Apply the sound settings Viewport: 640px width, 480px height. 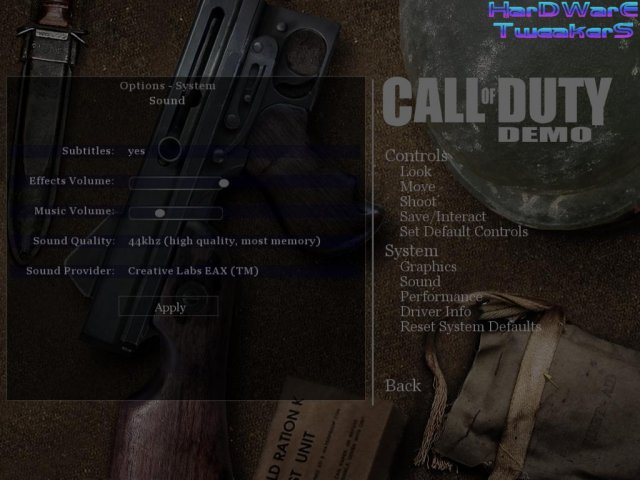[x=170, y=307]
